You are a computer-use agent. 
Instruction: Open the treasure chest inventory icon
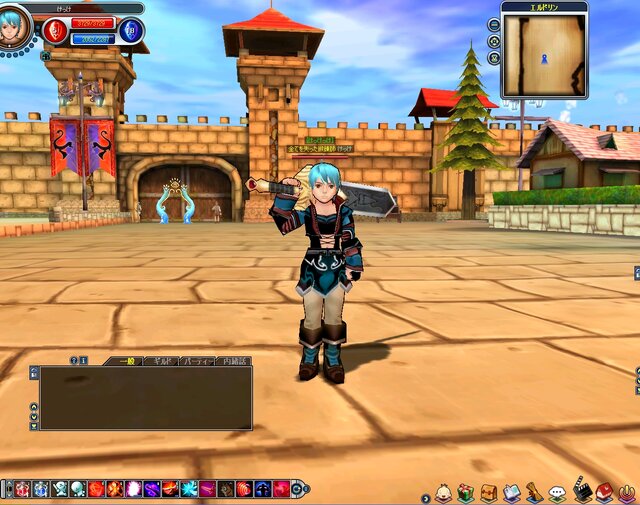coord(489,493)
